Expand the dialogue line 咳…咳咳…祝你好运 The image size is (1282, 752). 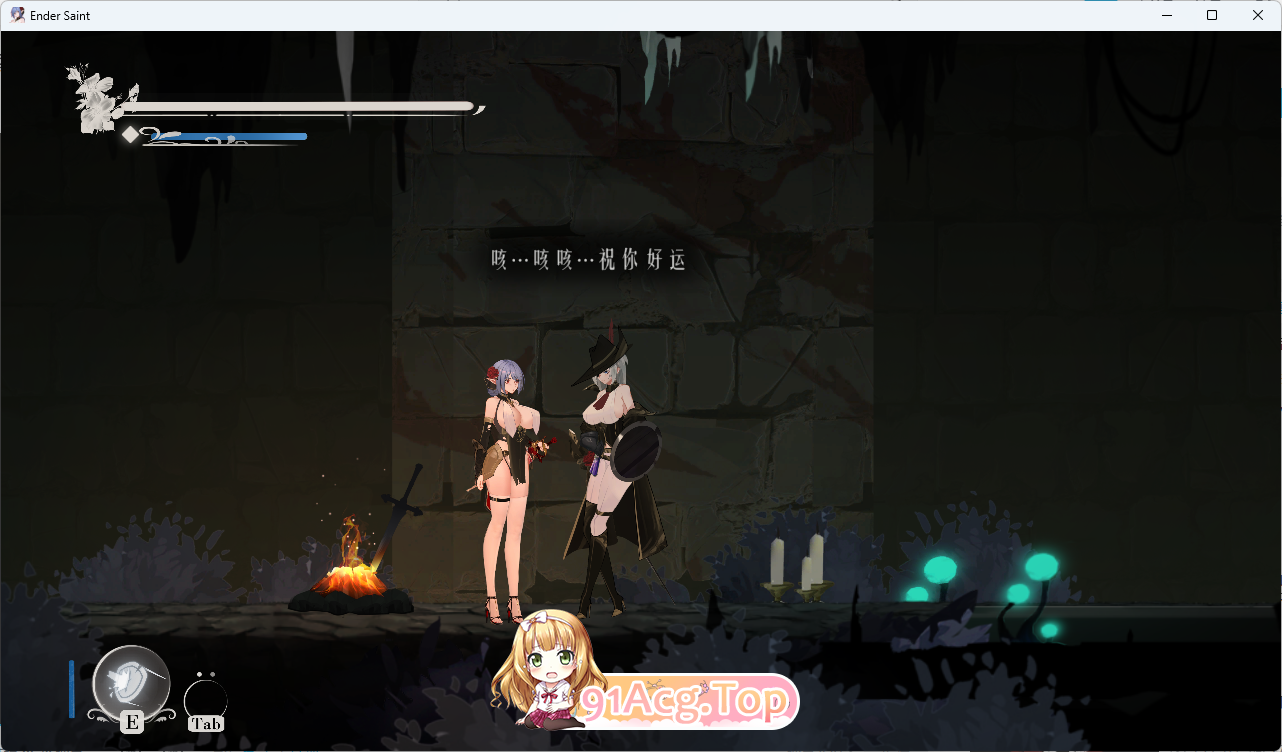pyautogui.click(x=588, y=259)
